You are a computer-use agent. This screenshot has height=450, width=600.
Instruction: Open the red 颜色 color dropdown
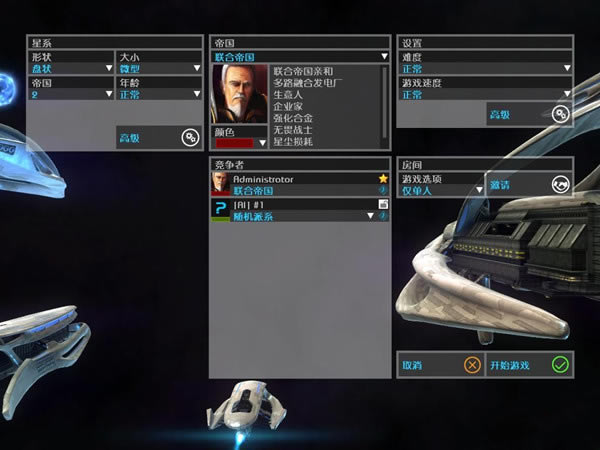click(239, 142)
